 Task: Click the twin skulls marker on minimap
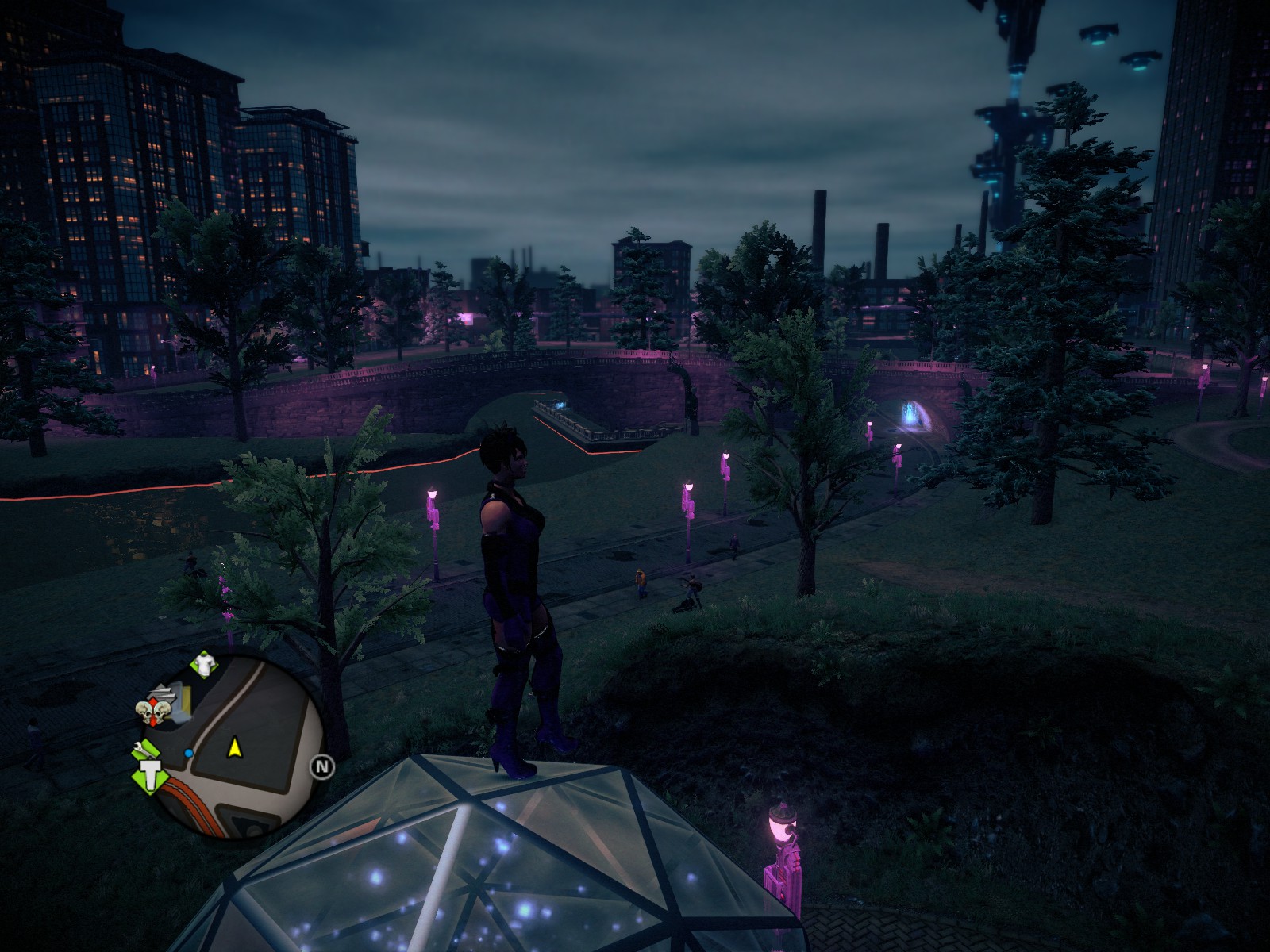154,712
